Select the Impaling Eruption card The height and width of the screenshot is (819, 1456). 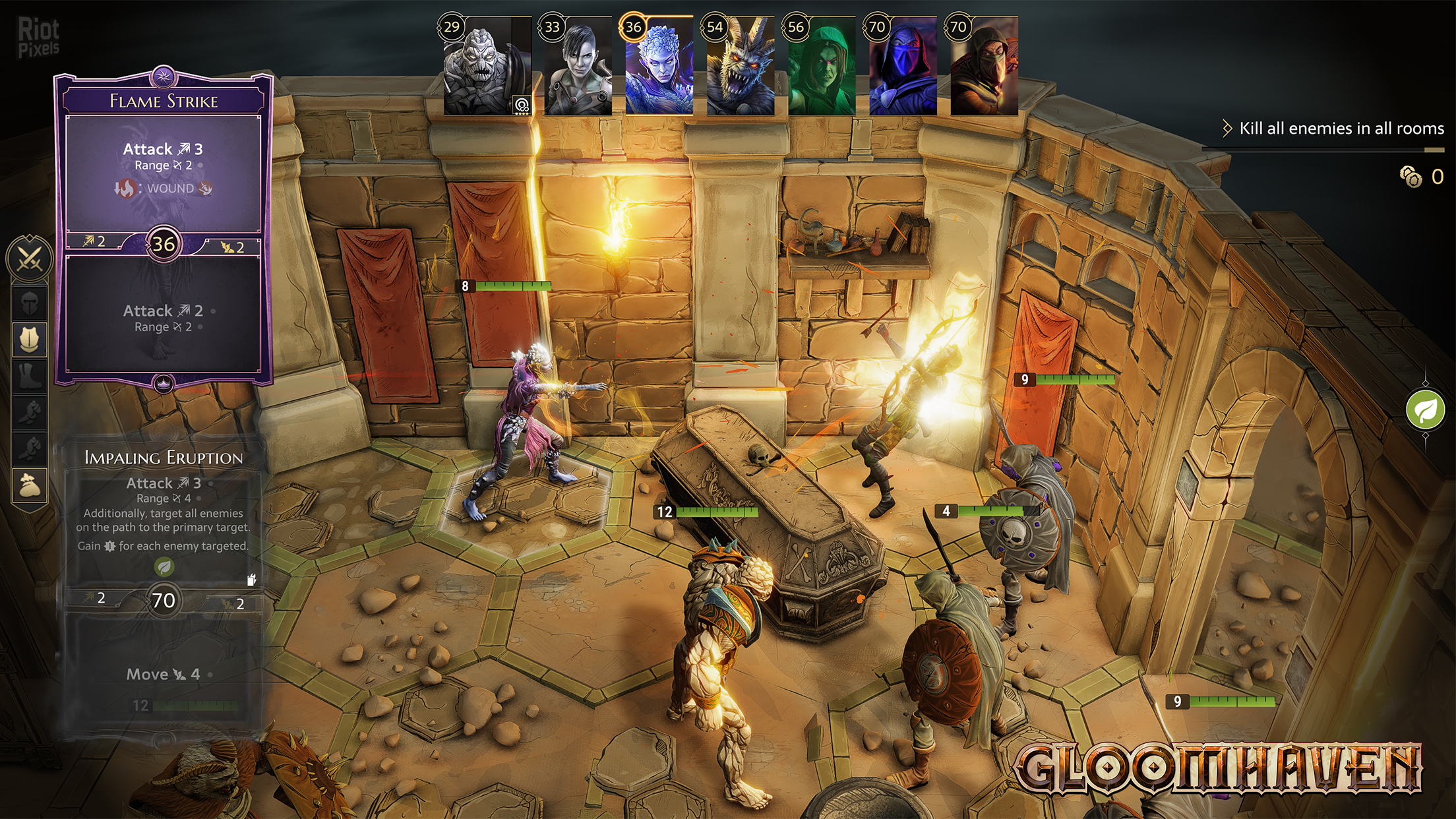163,580
